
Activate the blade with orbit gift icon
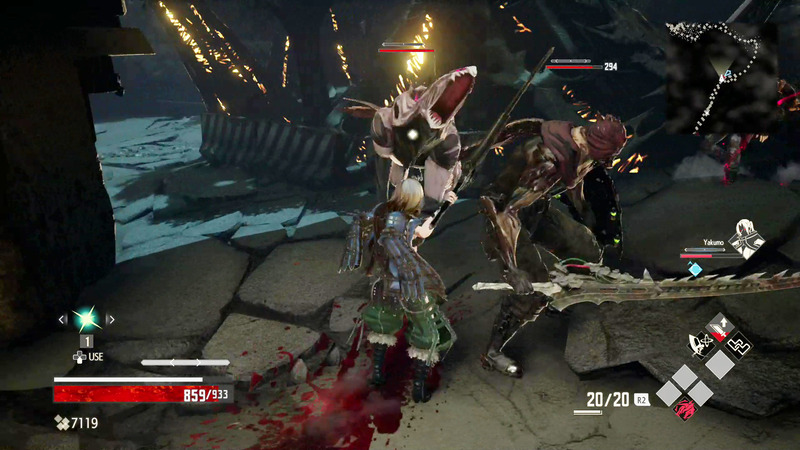pos(700,345)
